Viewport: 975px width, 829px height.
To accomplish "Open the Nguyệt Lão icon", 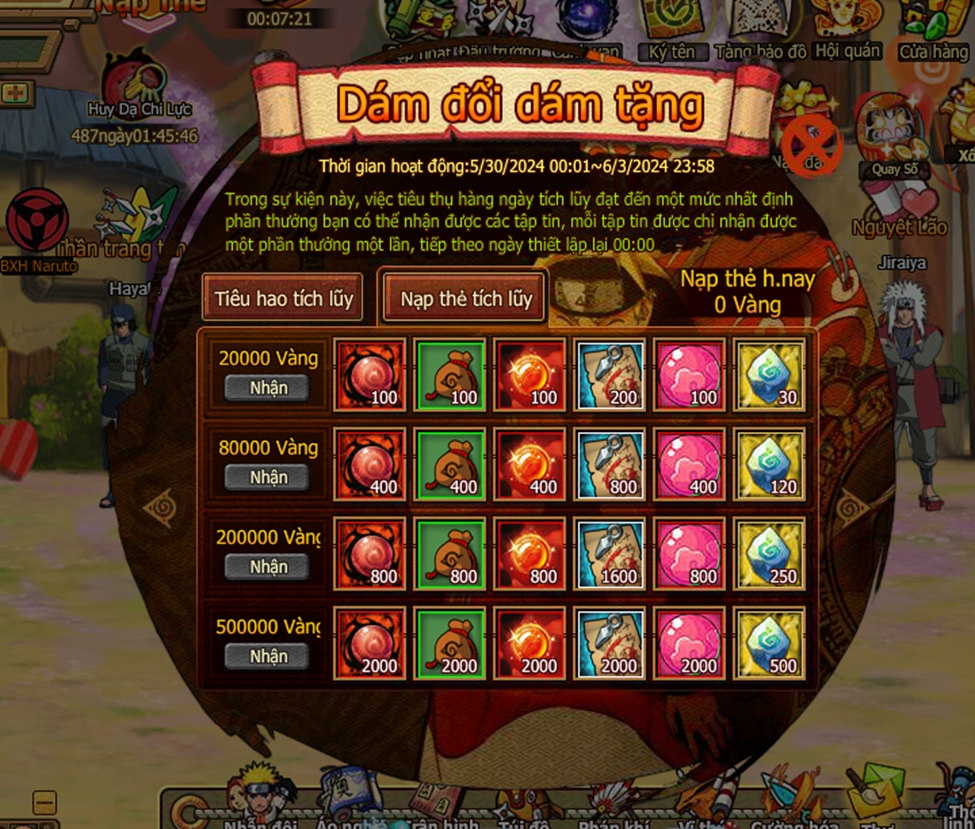I will [899, 208].
